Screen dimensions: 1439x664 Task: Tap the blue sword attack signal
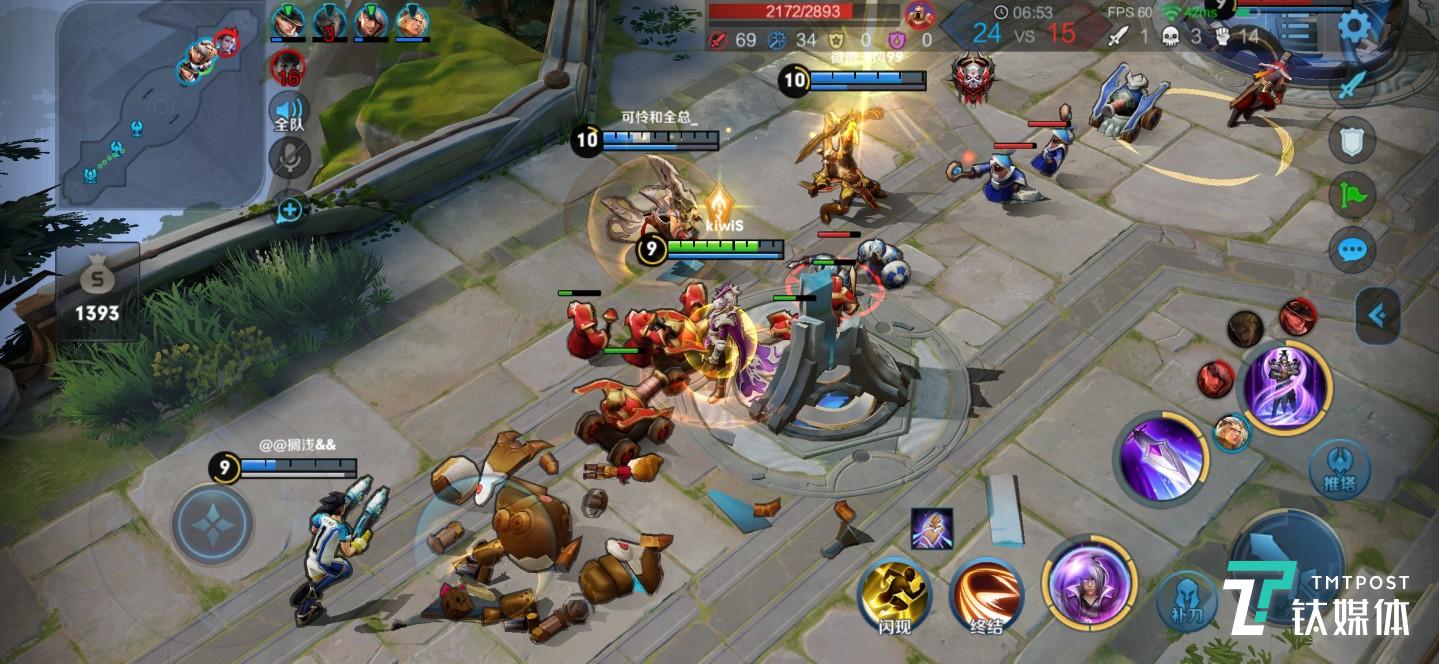point(1351,85)
